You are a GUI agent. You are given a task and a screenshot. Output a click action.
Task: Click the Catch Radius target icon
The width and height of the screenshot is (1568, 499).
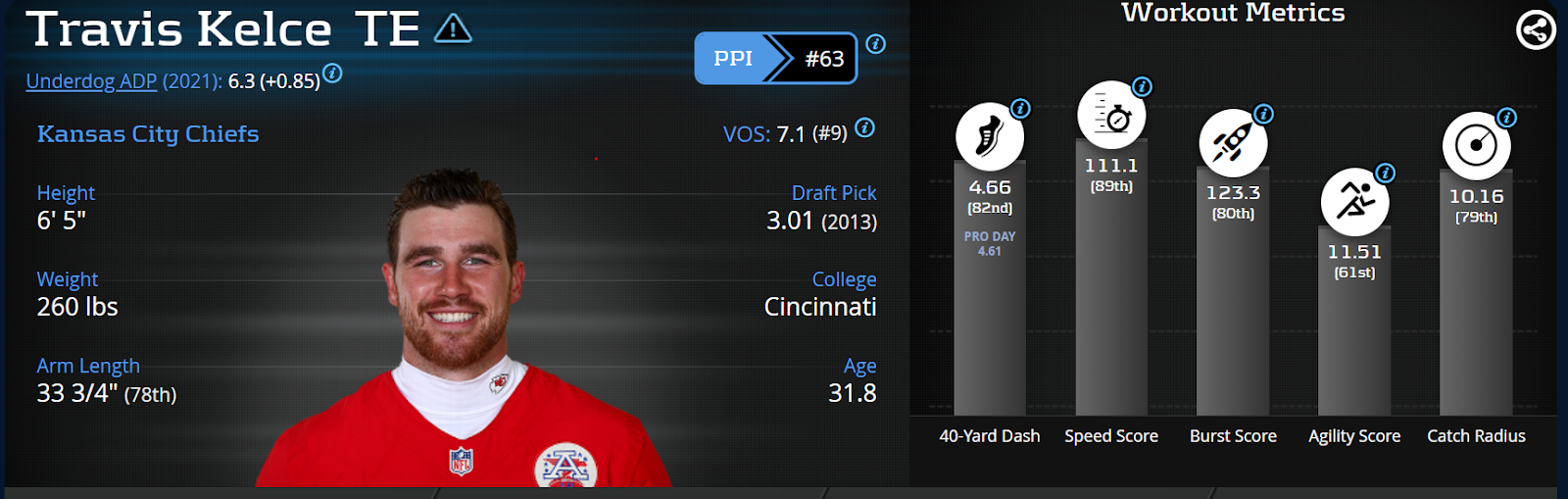pyautogui.click(x=1476, y=146)
